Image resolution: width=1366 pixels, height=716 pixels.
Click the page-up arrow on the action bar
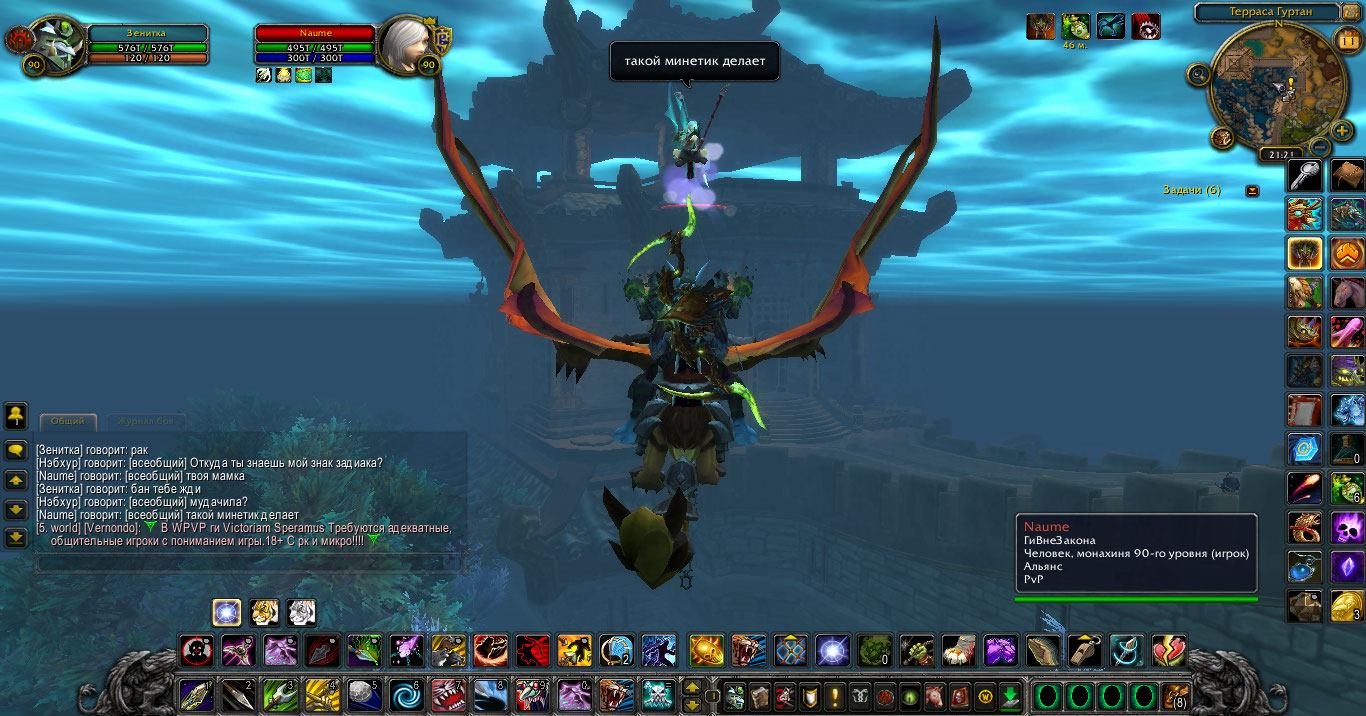coord(691,686)
